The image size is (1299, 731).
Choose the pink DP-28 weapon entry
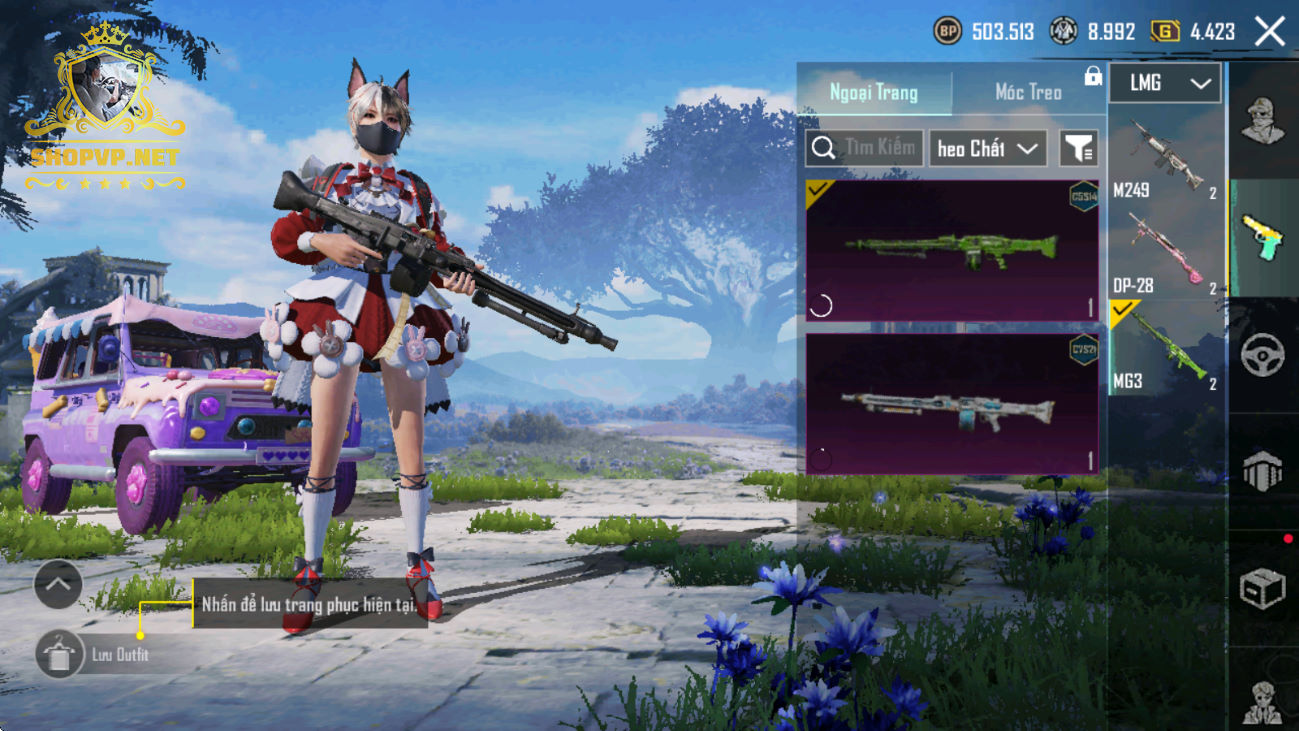[x=1167, y=252]
